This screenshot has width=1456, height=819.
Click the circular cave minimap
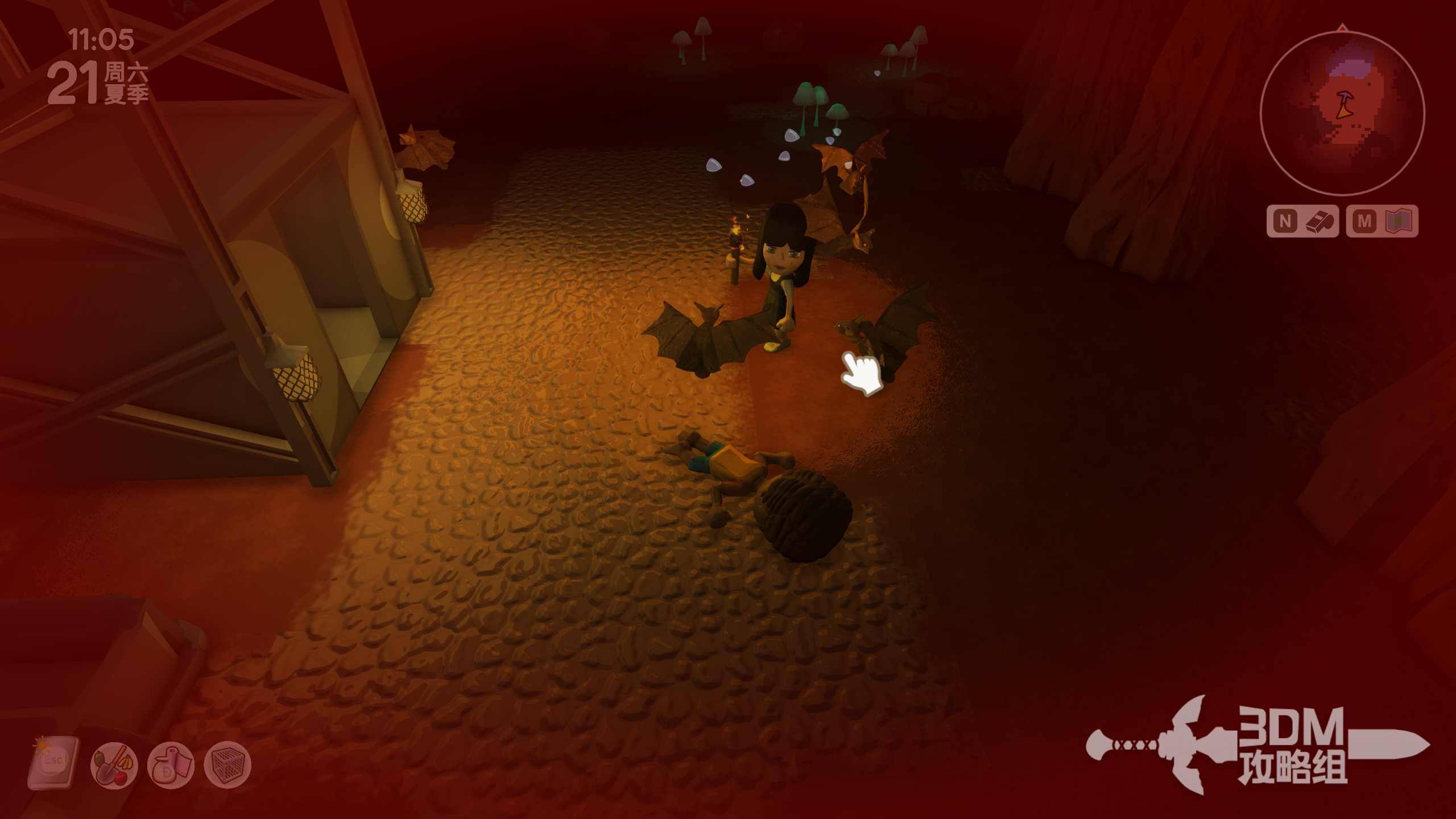(1342, 113)
